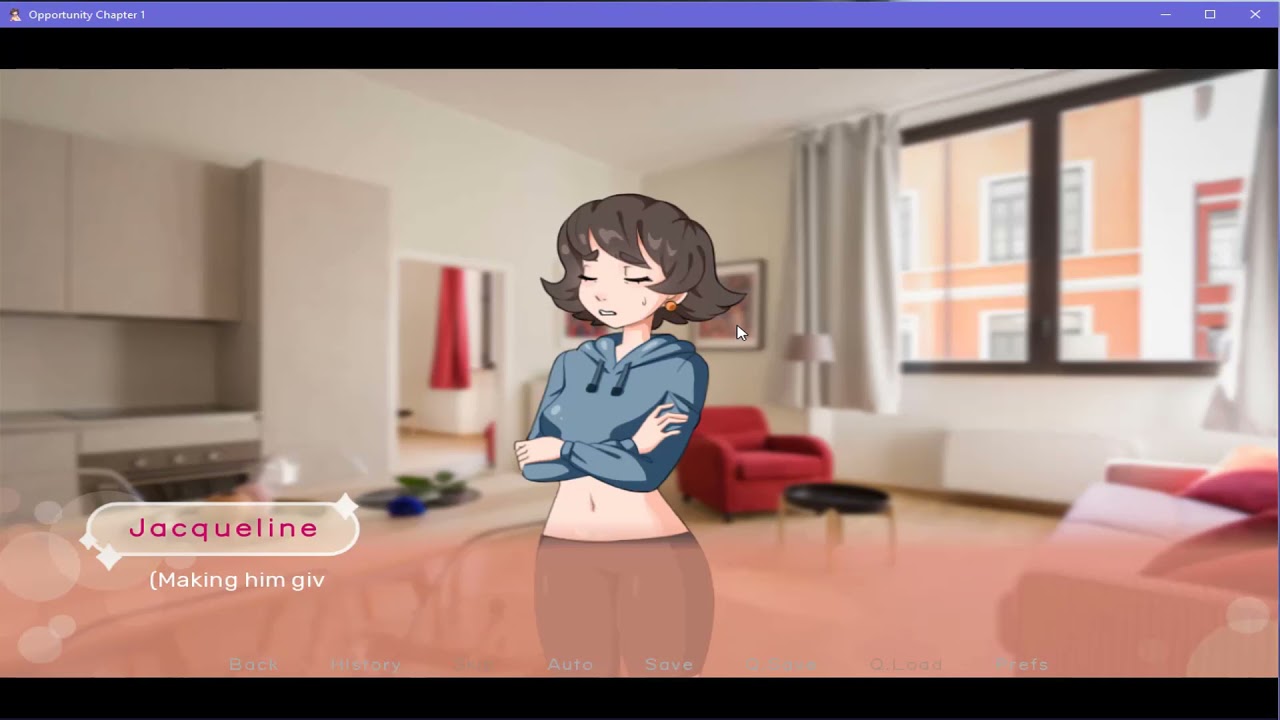Click the game icon in the title bar
The image size is (1280, 720).
coord(14,14)
